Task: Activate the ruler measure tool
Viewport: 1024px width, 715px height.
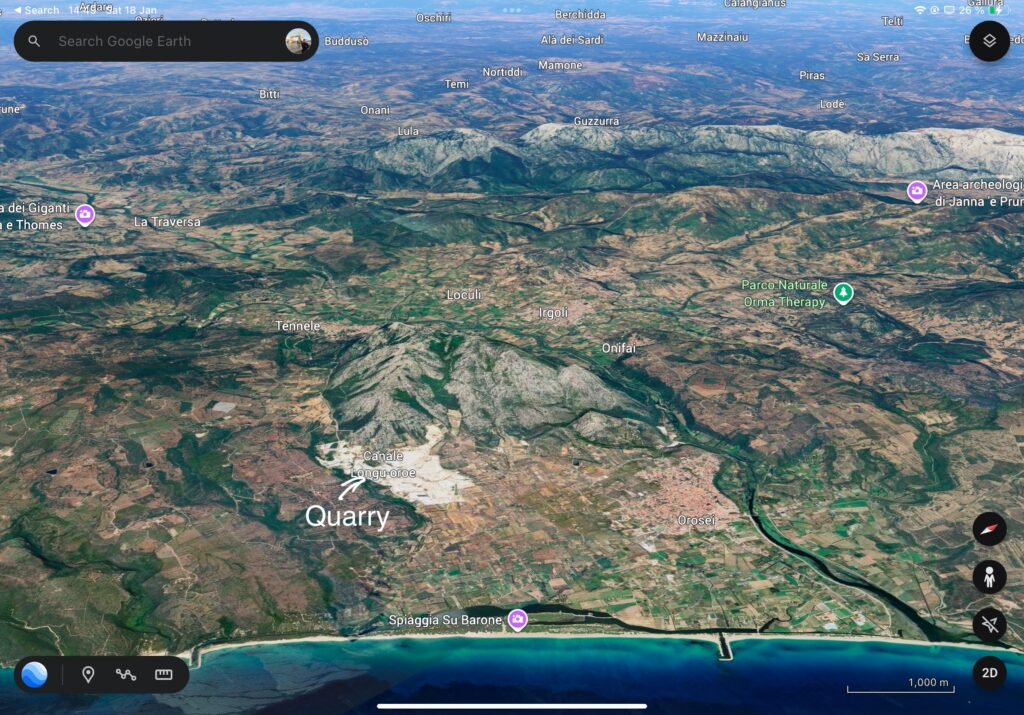Action: coord(164,674)
